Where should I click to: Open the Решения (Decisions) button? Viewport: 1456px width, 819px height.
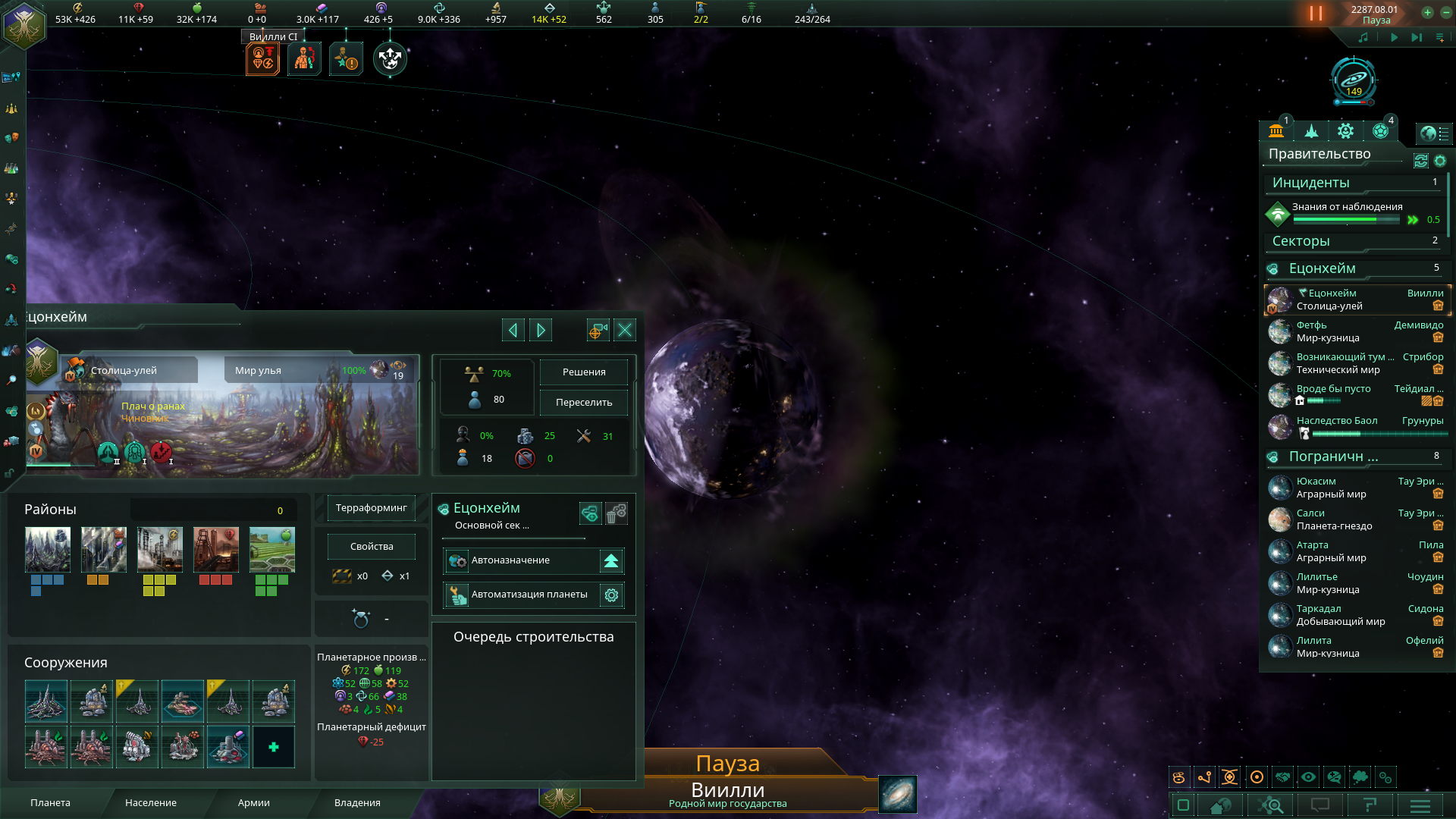583,372
